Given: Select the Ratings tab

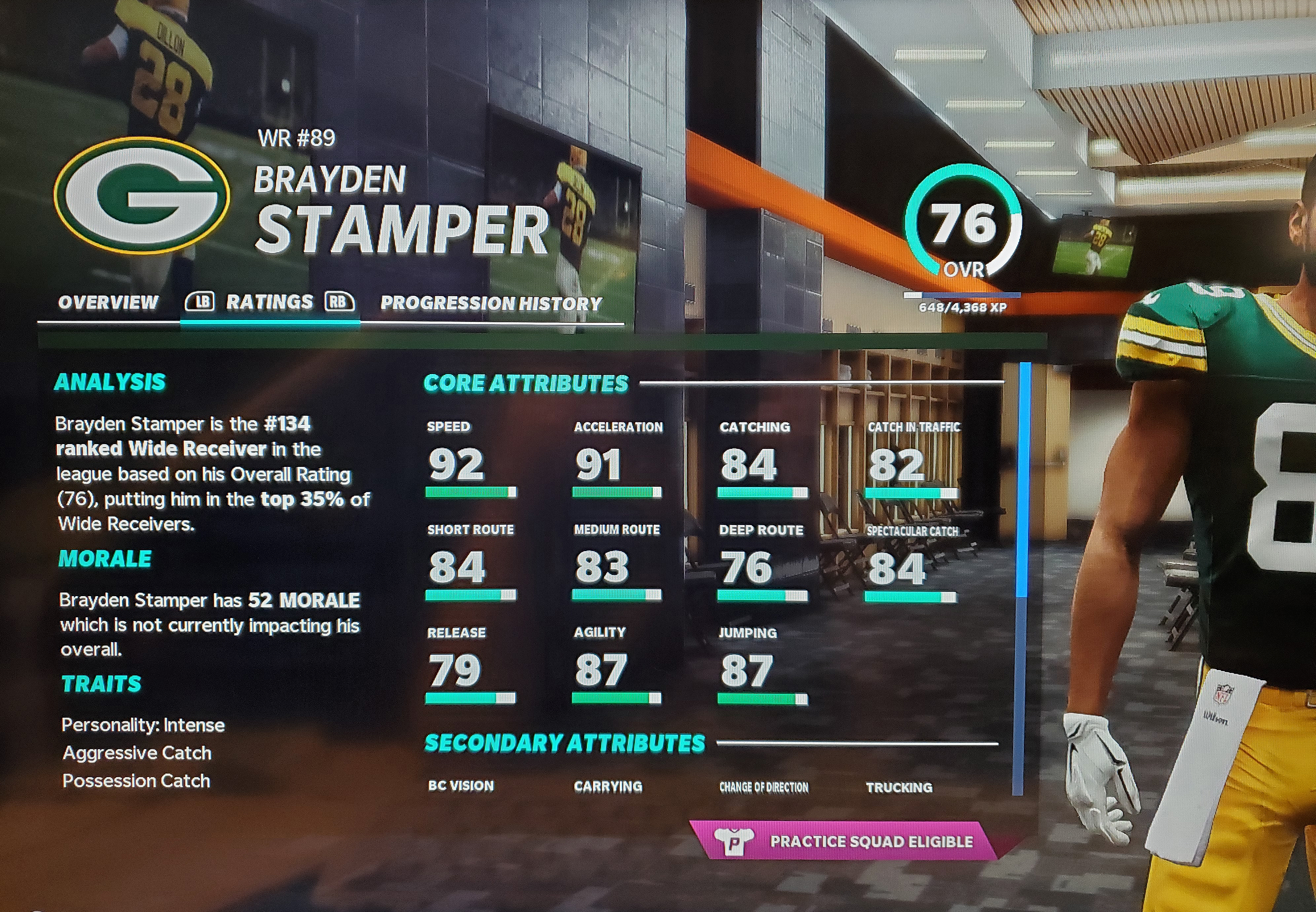Looking at the screenshot, I should coord(269,302).
